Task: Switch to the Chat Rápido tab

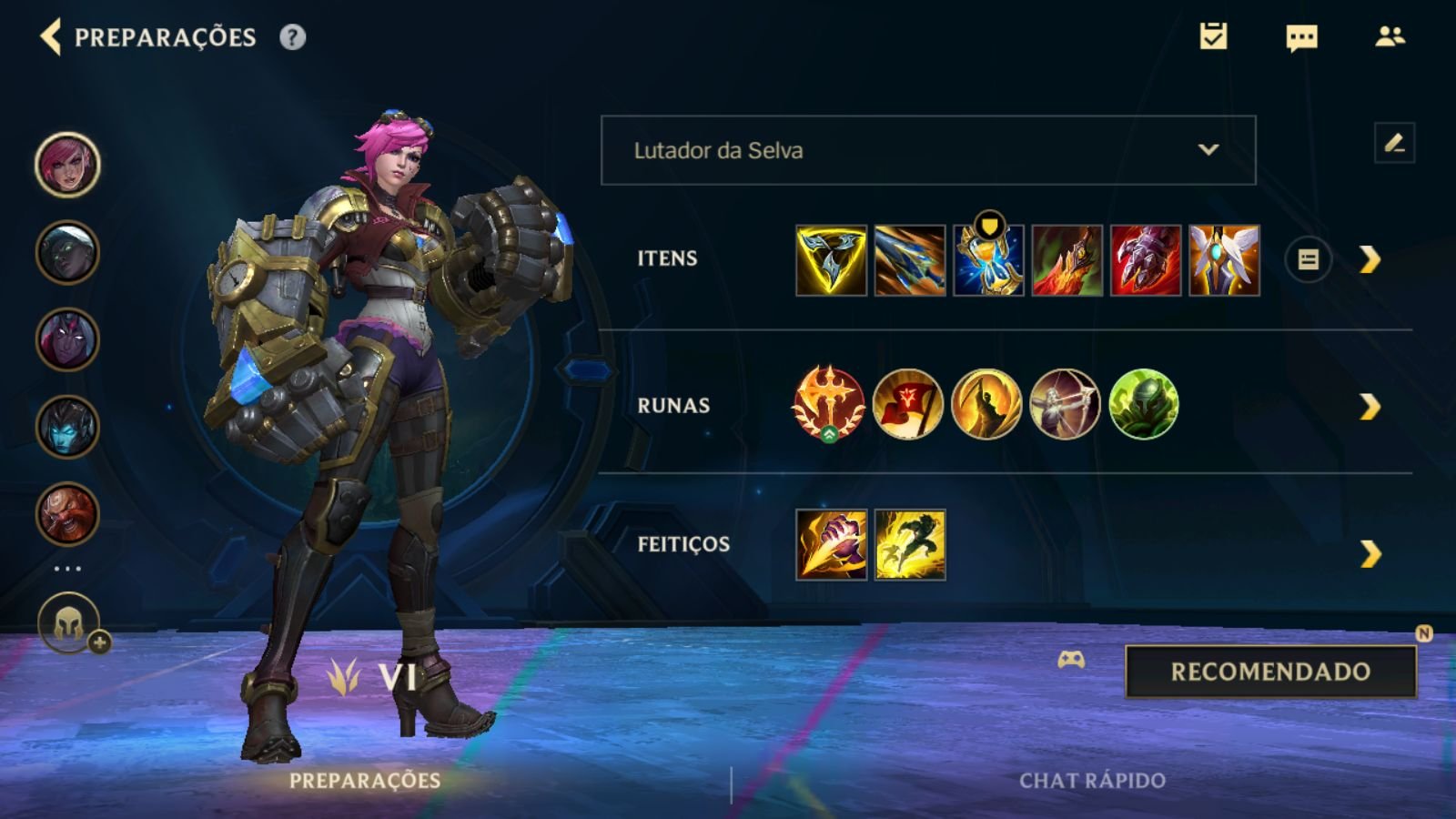Action: tap(1092, 780)
